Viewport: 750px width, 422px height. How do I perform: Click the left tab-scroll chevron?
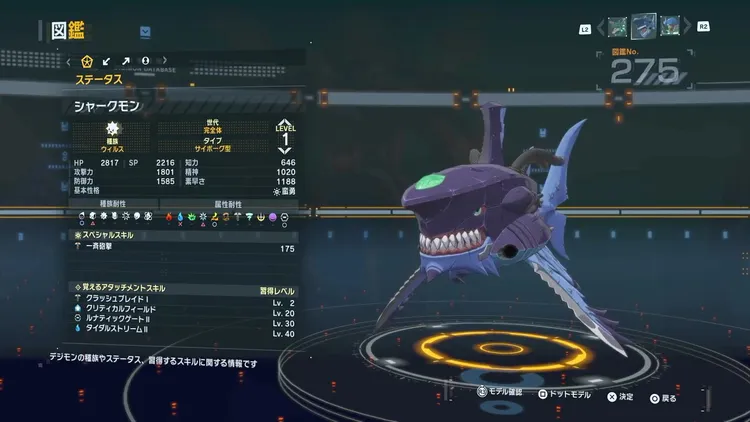pos(68,61)
